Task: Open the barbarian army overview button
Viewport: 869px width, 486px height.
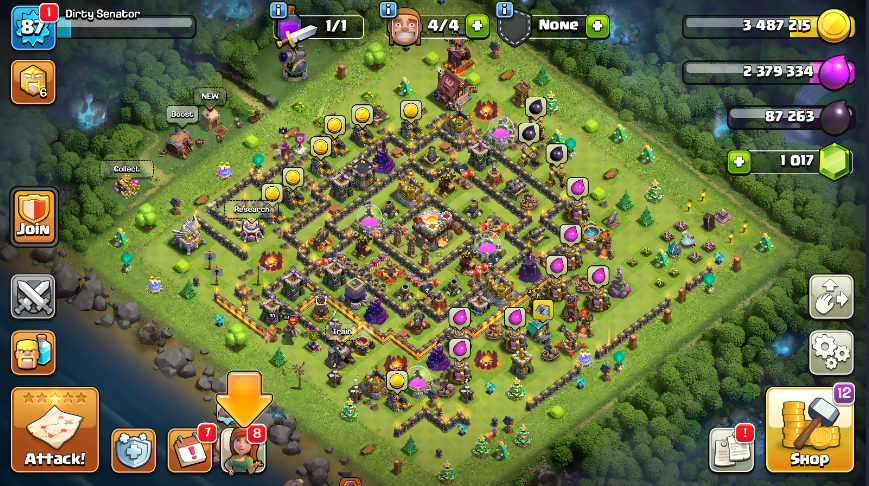Action: 33,352
